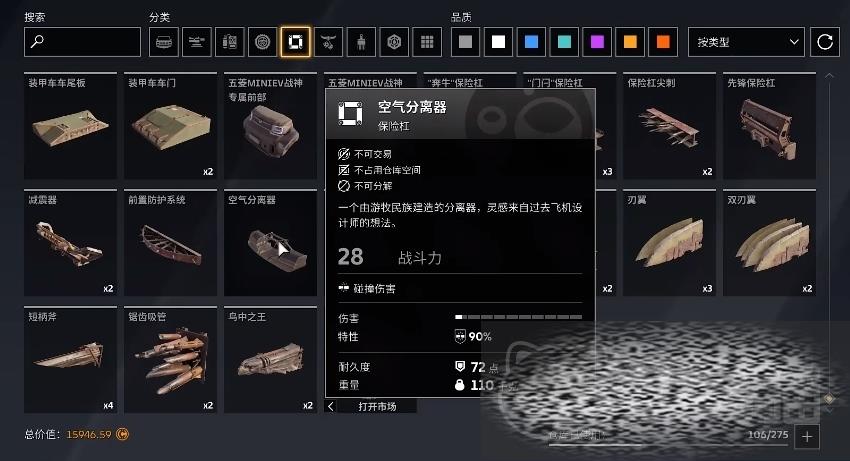Click the plus button to expand storage

click(x=808, y=436)
